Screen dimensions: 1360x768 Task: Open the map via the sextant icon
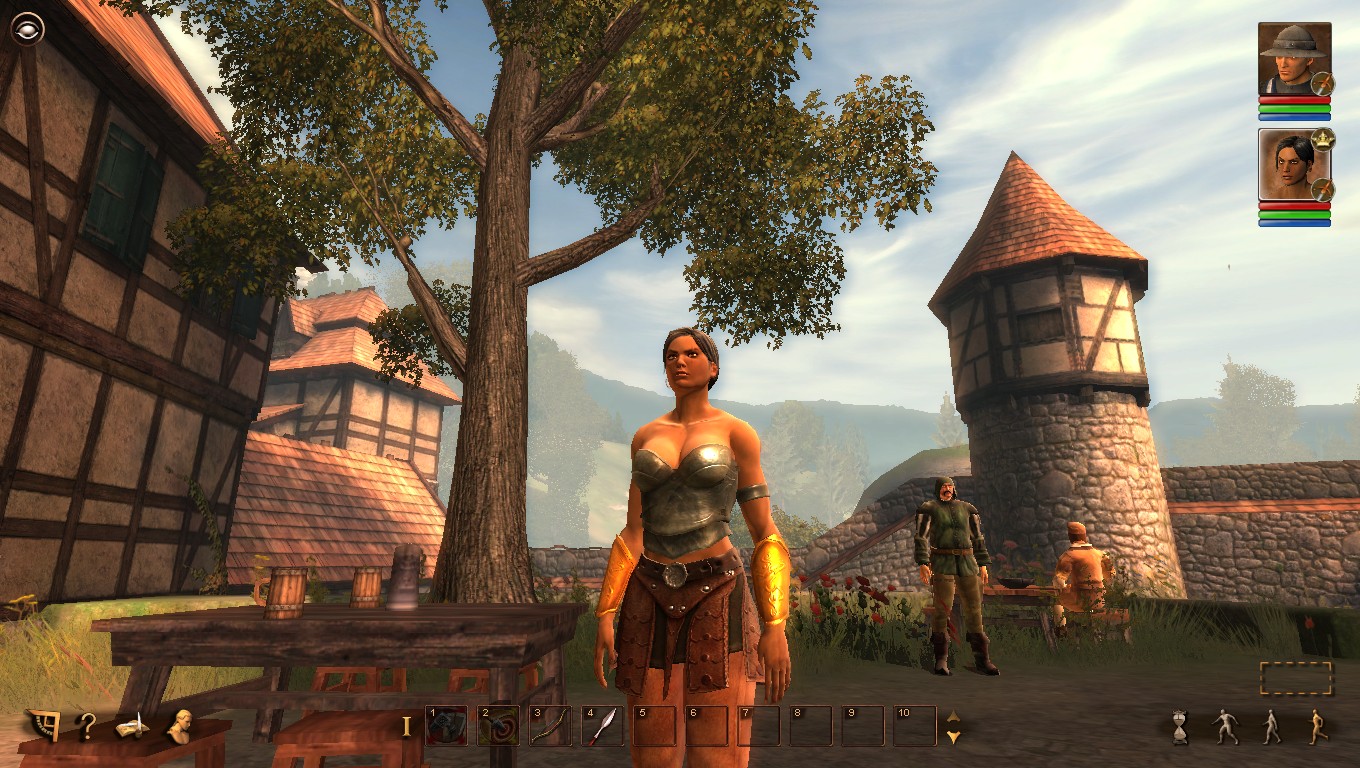43,726
